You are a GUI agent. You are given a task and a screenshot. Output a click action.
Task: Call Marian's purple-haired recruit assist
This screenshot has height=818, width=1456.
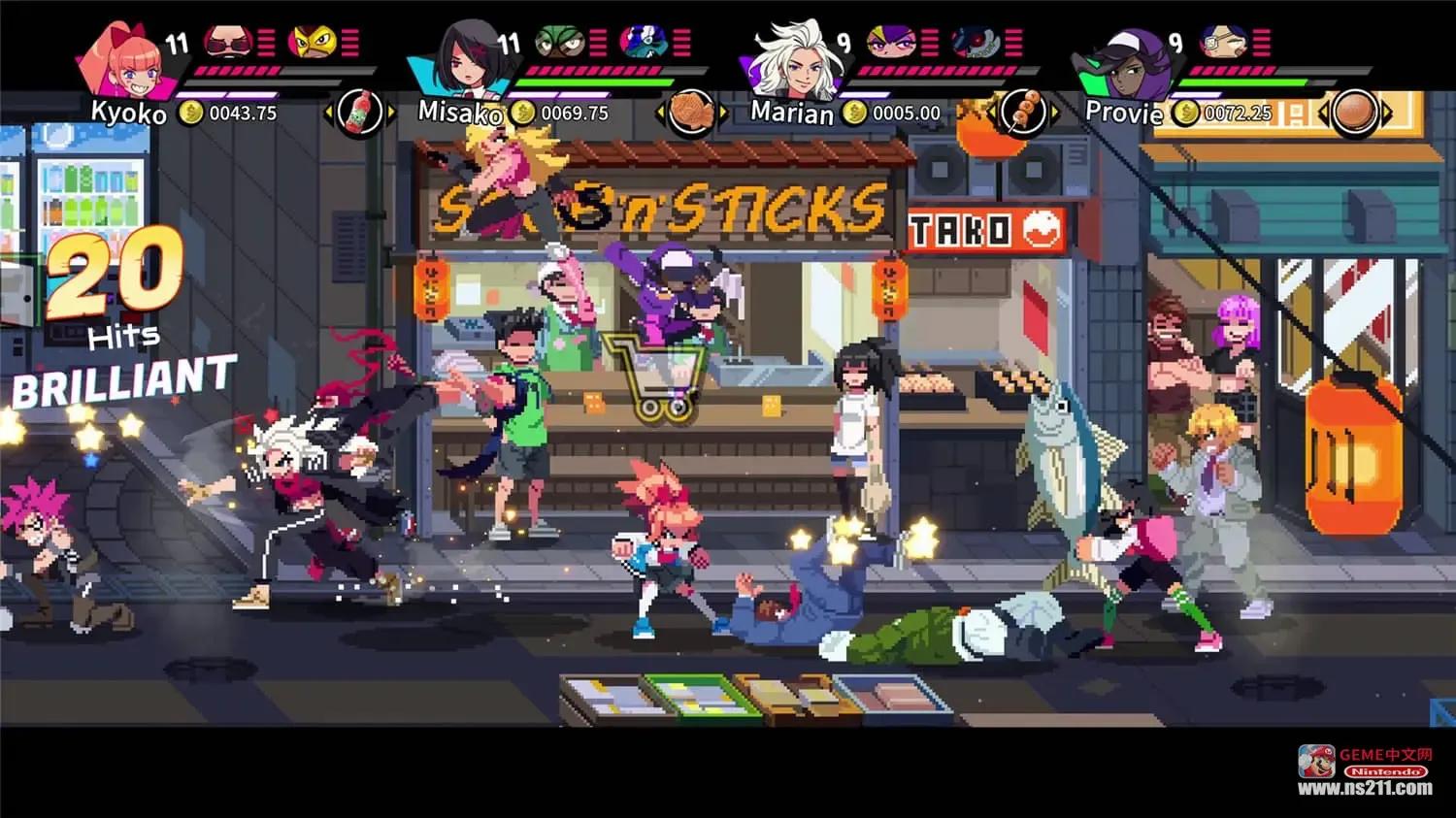(890, 43)
